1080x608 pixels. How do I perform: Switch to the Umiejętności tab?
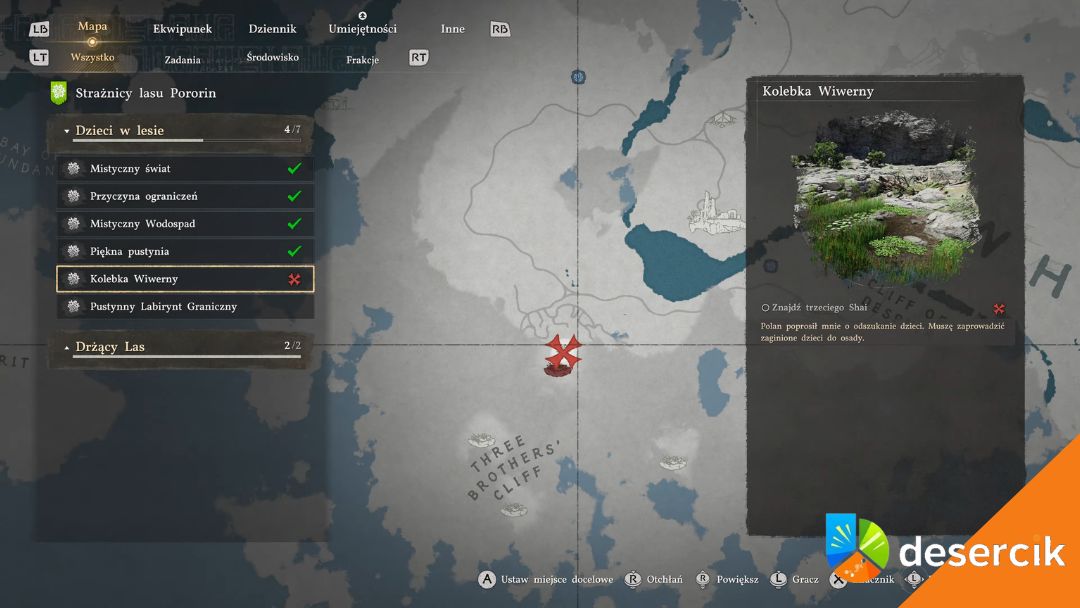pos(362,29)
